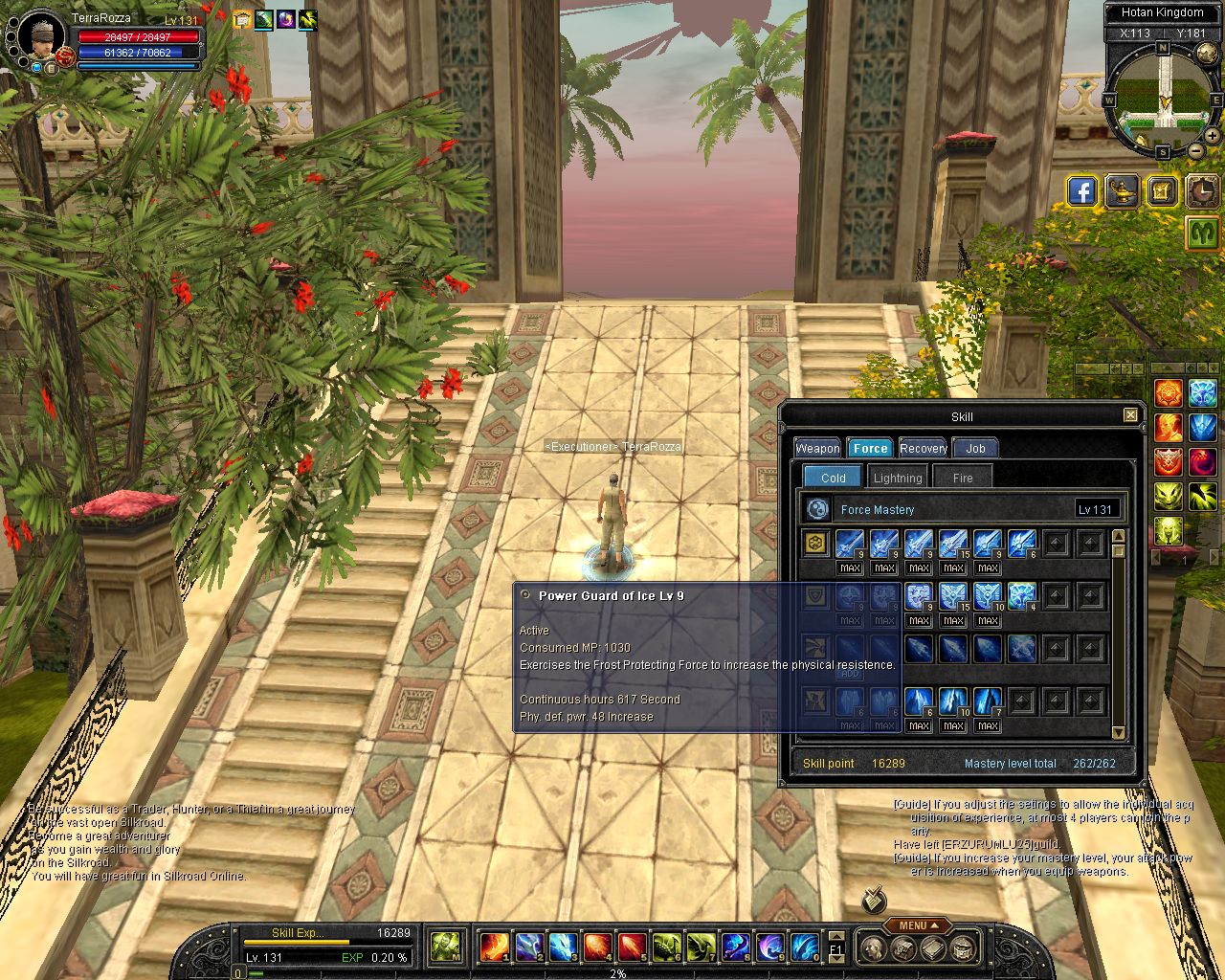
Task: Activate the hotbar skill in slot 5
Action: point(632,947)
